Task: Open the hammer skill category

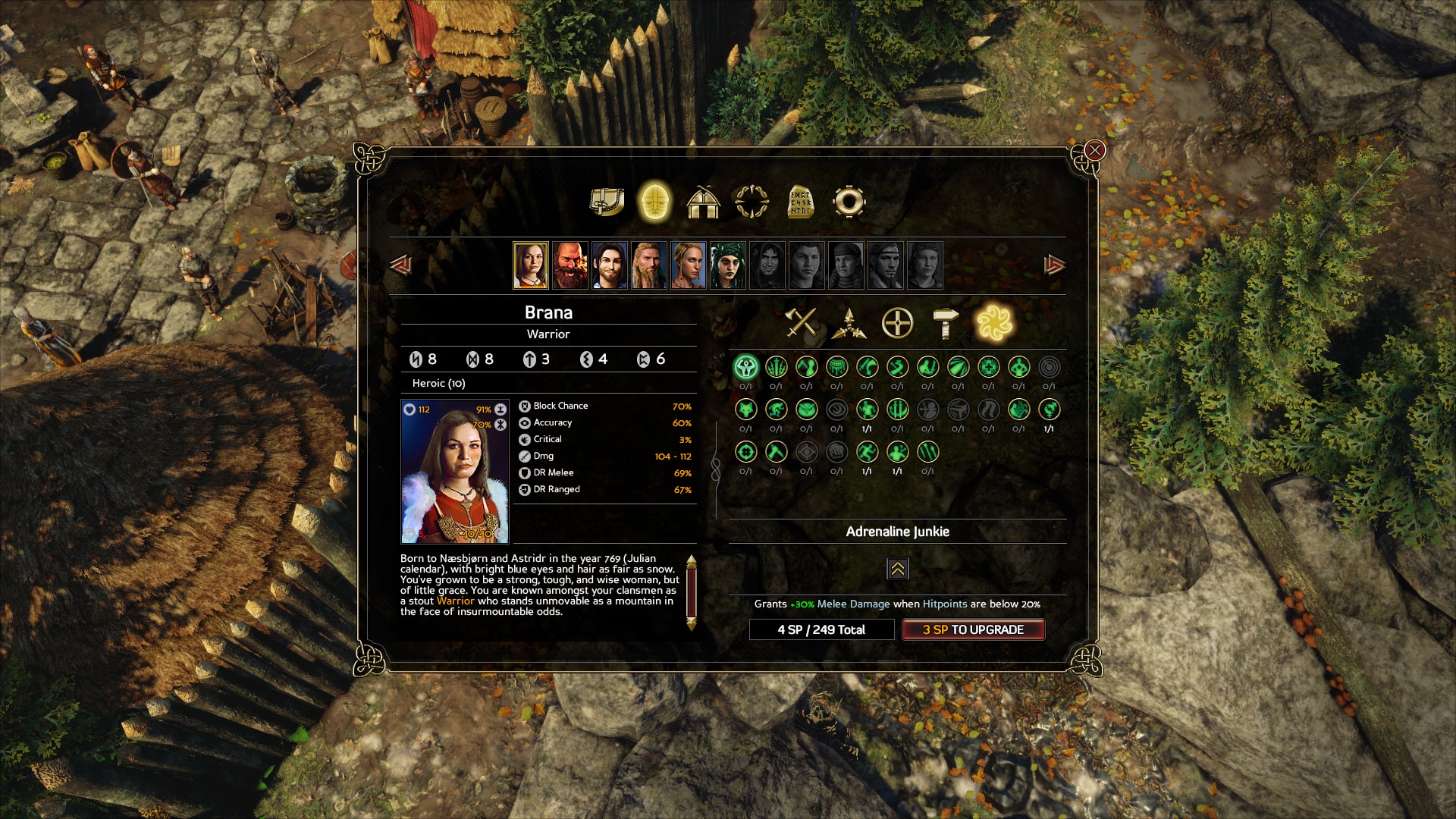Action: [x=945, y=323]
